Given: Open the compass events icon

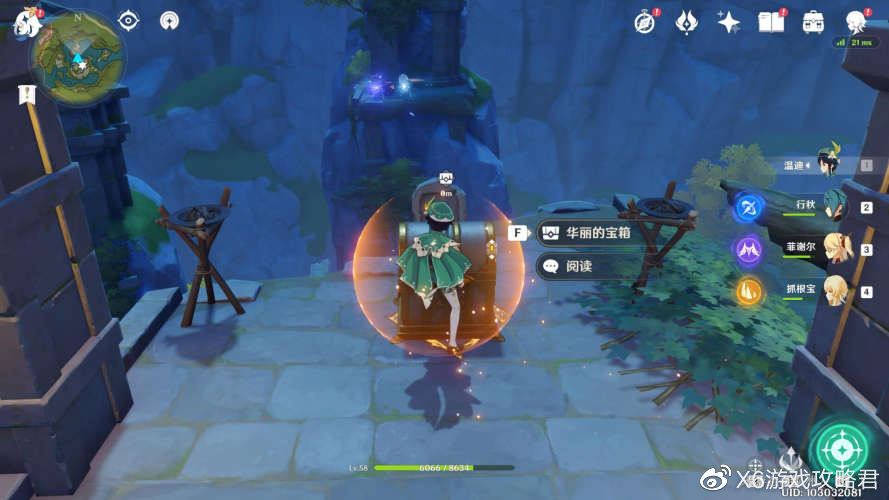Looking at the screenshot, I should pyautogui.click(x=646, y=22).
